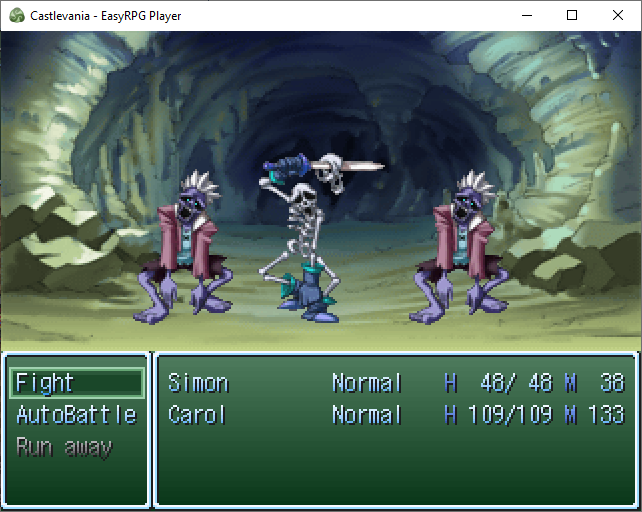
Task: Maximize the game window
Action: coord(572,15)
